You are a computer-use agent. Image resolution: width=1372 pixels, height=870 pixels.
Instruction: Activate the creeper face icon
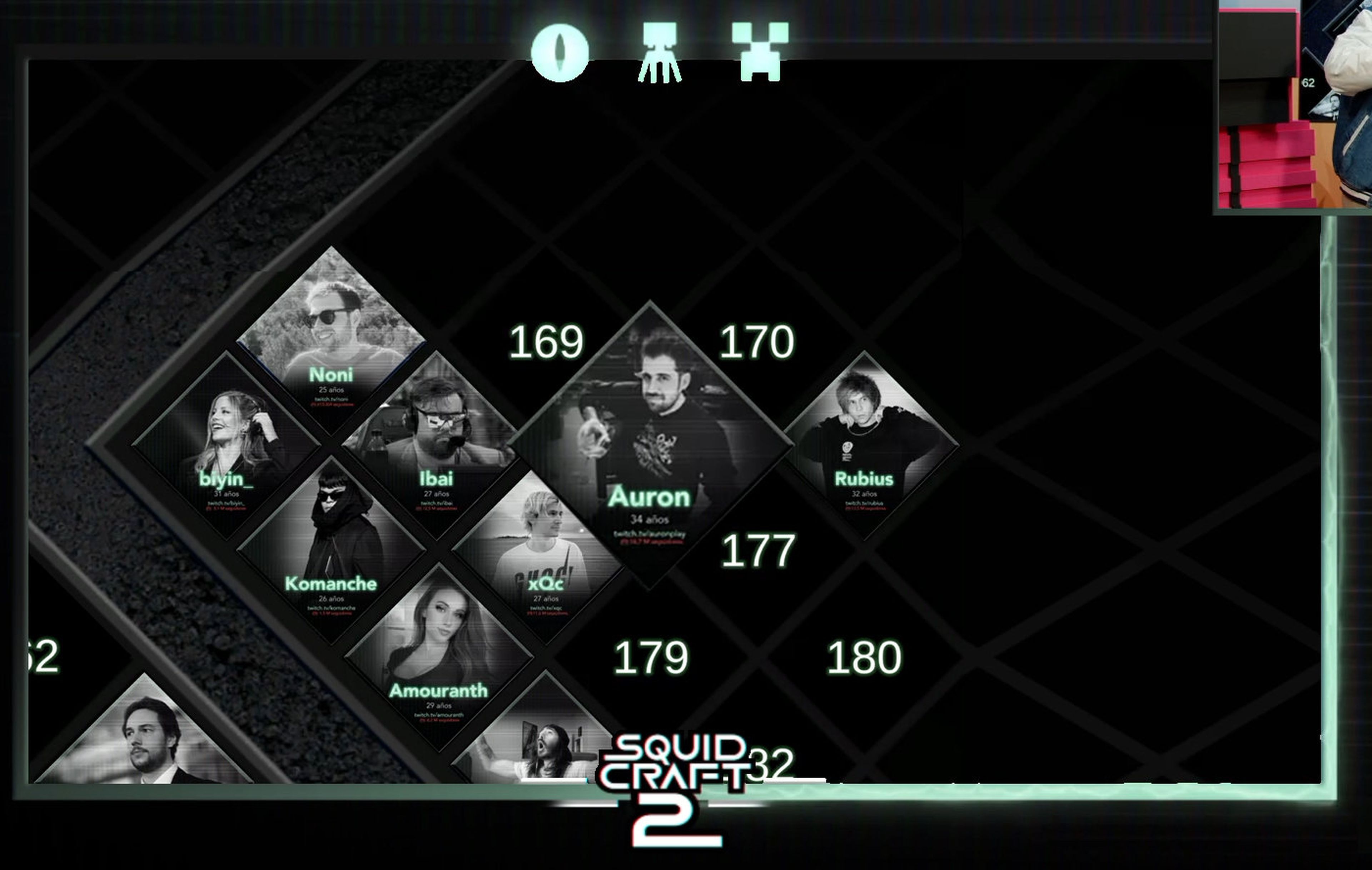coord(760,51)
